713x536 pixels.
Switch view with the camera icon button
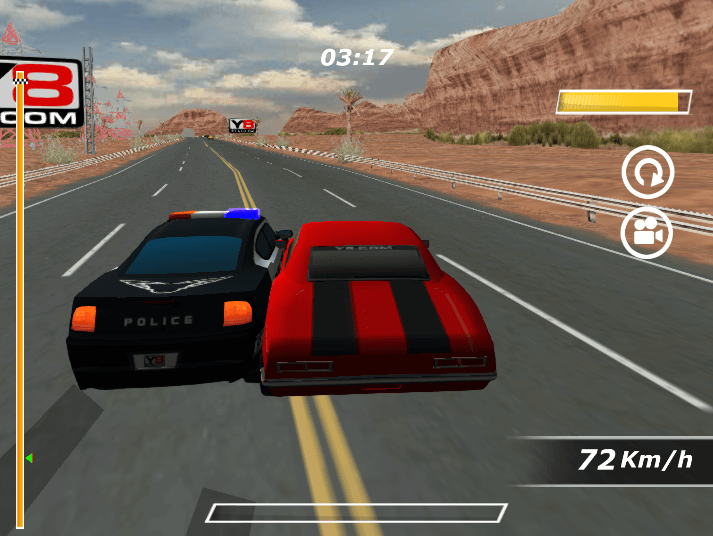647,233
